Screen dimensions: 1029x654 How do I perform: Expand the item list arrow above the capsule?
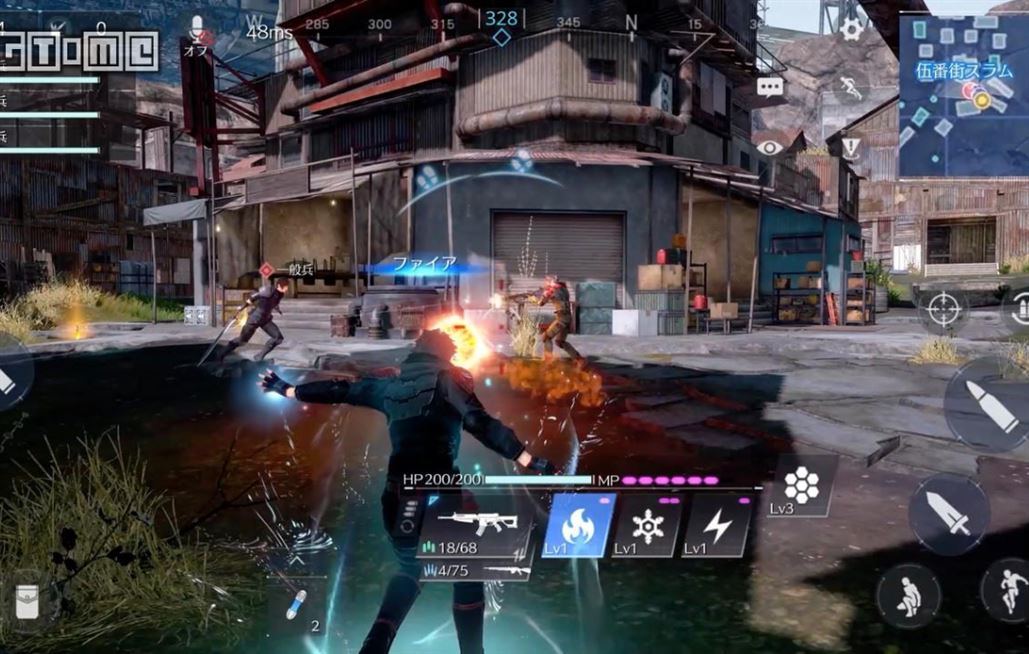tap(296, 561)
